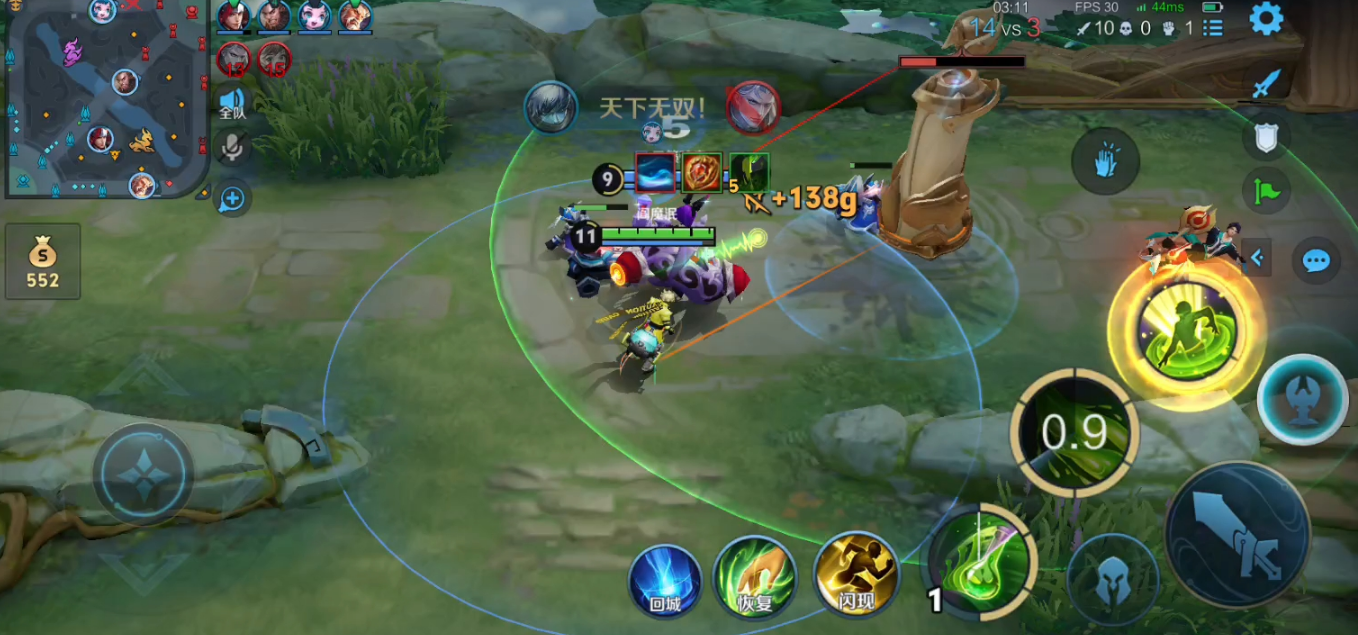Image resolution: width=1358 pixels, height=635 pixels.
Task: Tap the blue hand icon button
Action: (1104, 161)
